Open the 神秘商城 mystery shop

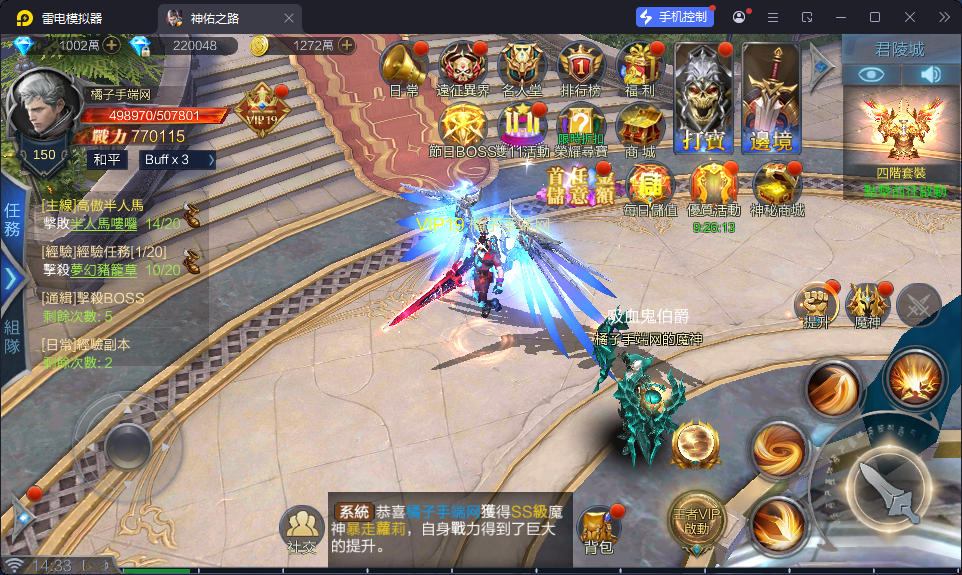(x=777, y=186)
